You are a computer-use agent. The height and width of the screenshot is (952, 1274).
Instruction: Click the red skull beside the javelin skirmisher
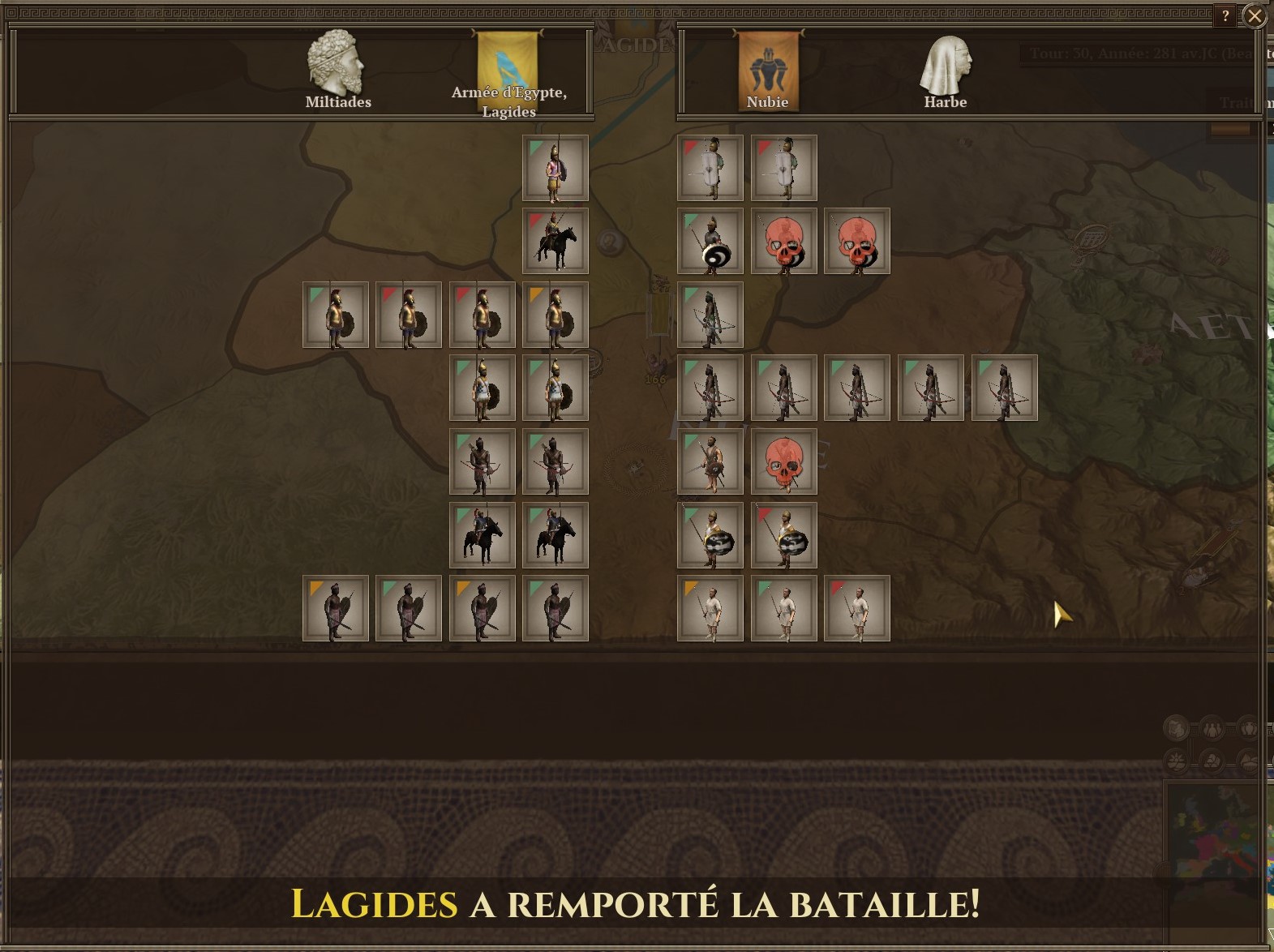[784, 462]
